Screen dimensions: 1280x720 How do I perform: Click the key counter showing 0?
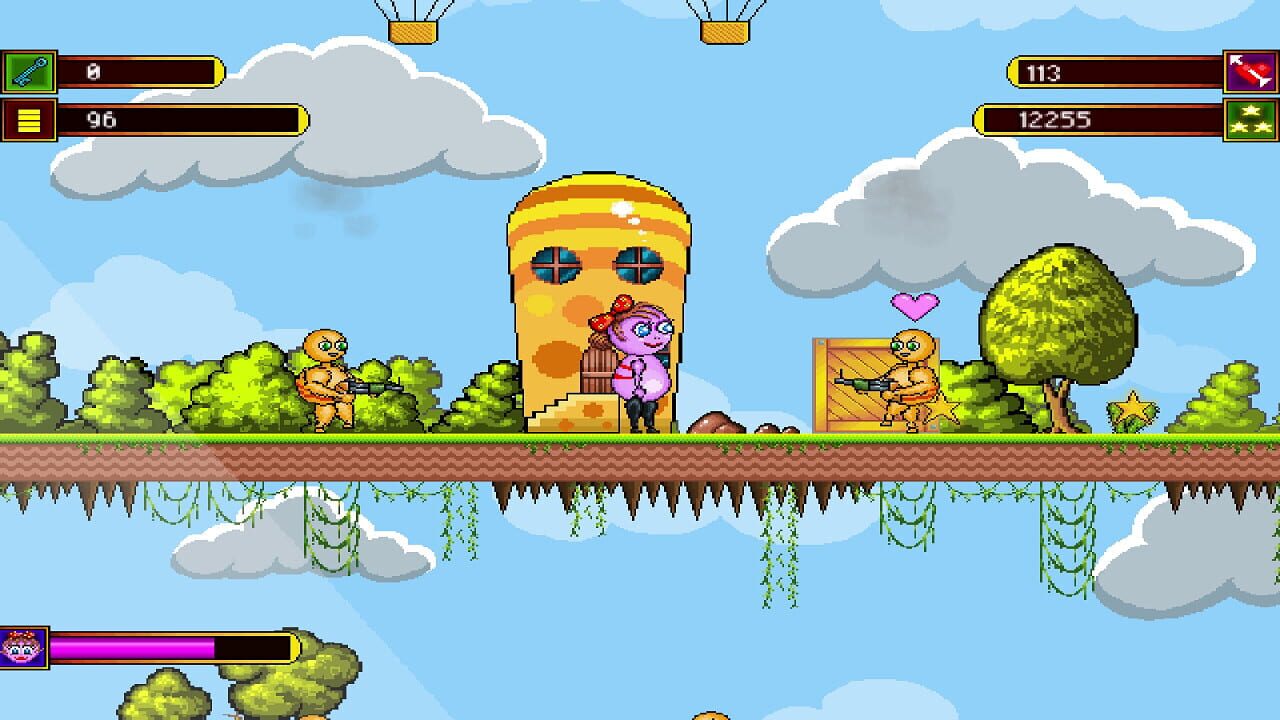coord(140,69)
